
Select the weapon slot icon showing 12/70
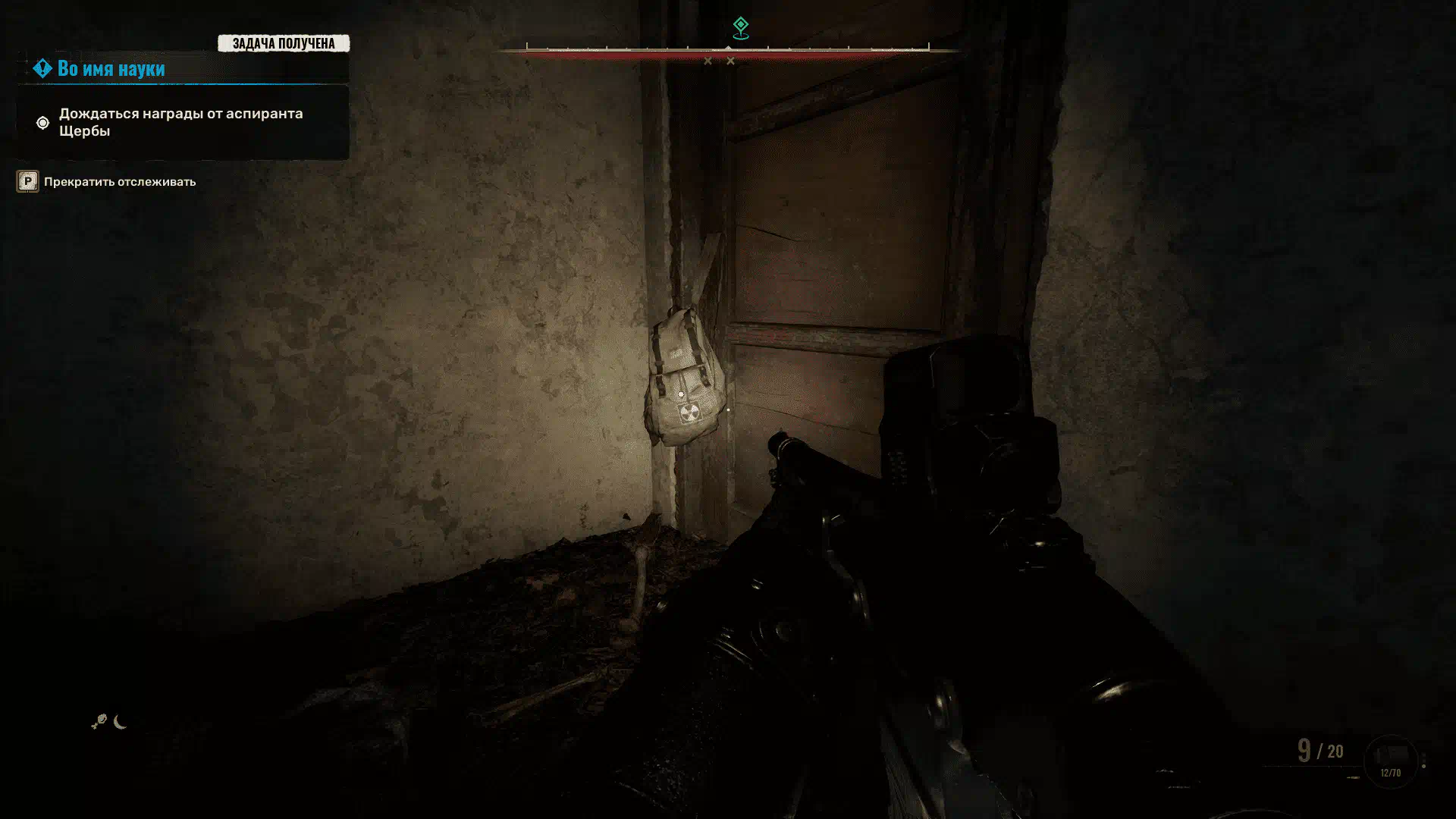(1390, 760)
